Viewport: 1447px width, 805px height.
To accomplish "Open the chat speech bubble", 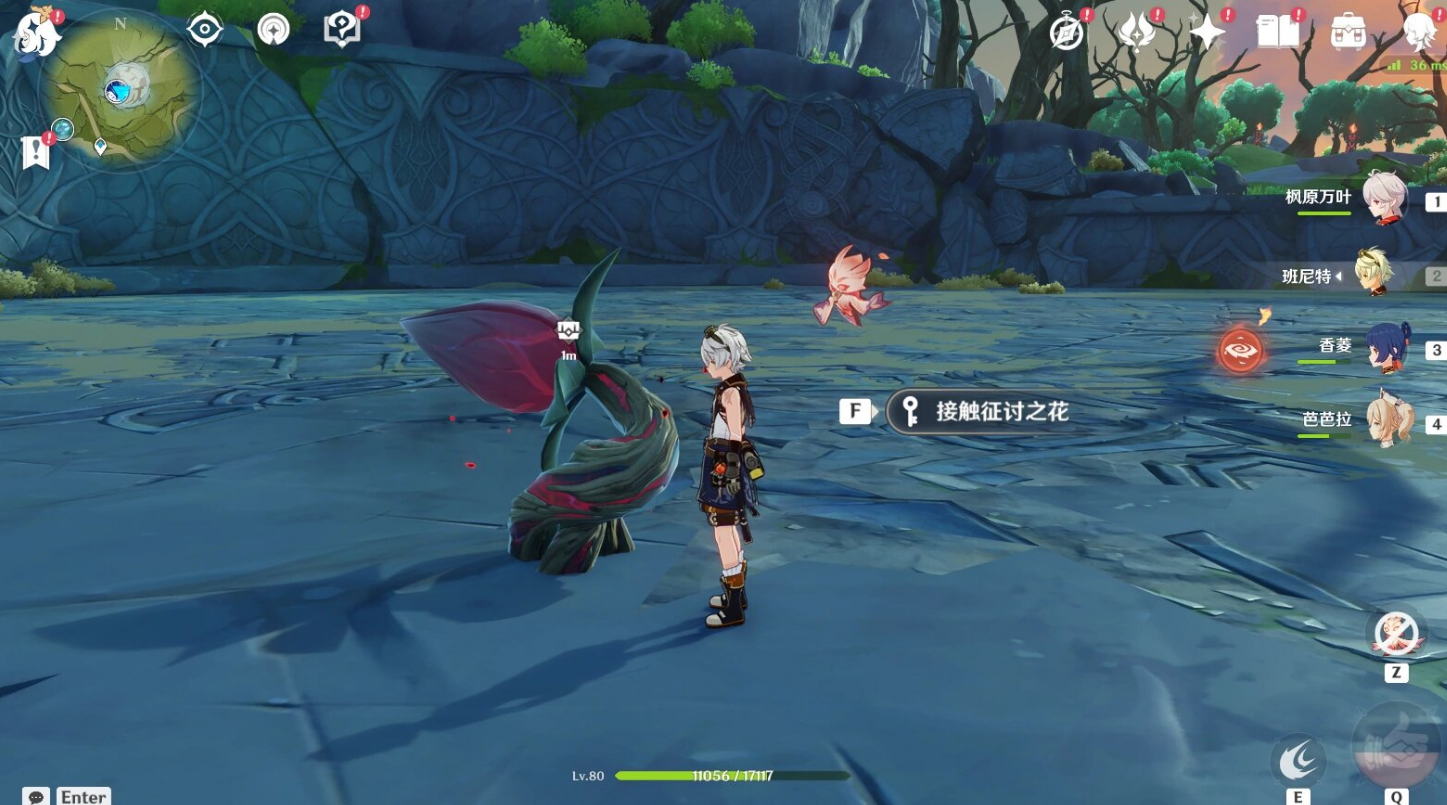I will pyautogui.click(x=36, y=796).
